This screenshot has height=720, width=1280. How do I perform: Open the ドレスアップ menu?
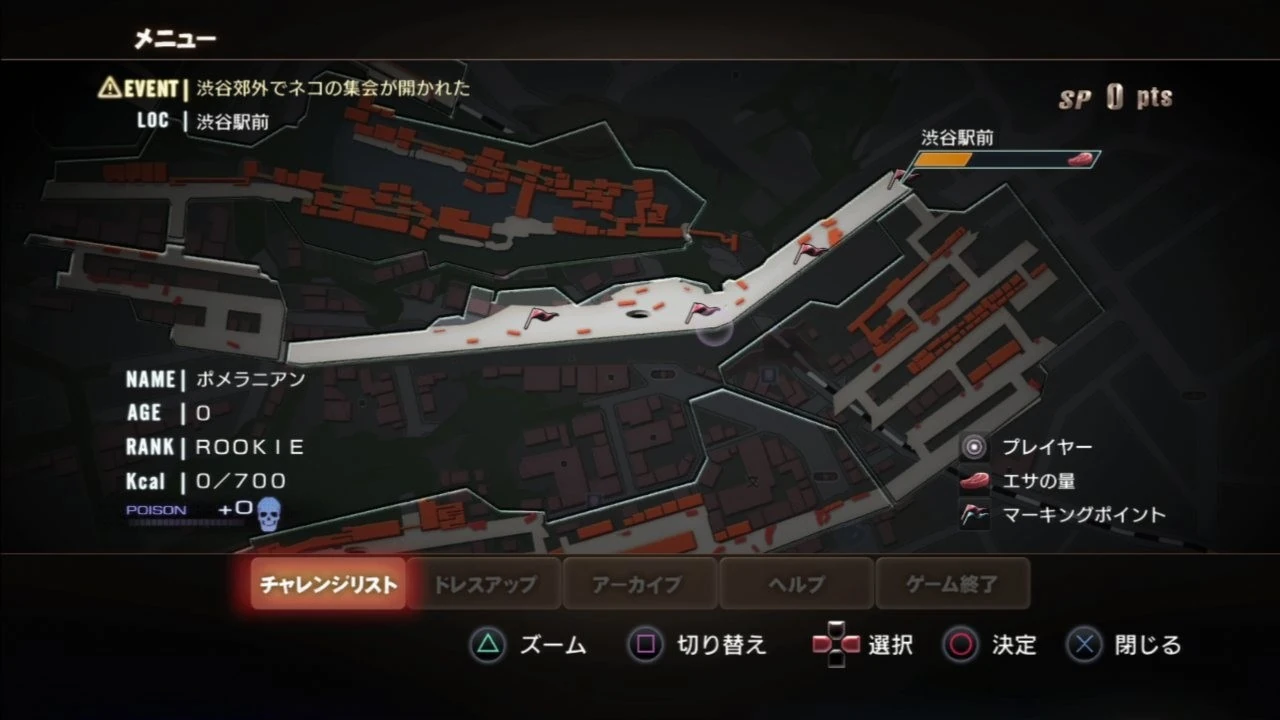(x=485, y=584)
